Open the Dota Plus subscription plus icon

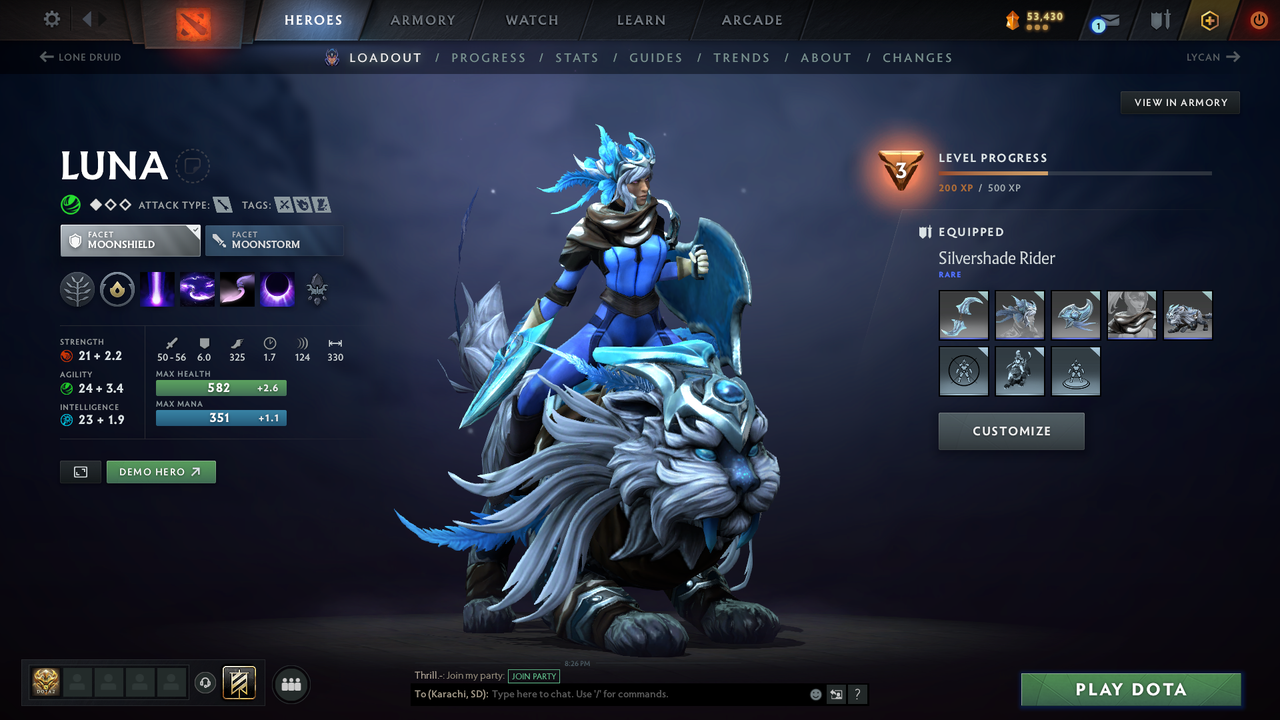click(1209, 19)
